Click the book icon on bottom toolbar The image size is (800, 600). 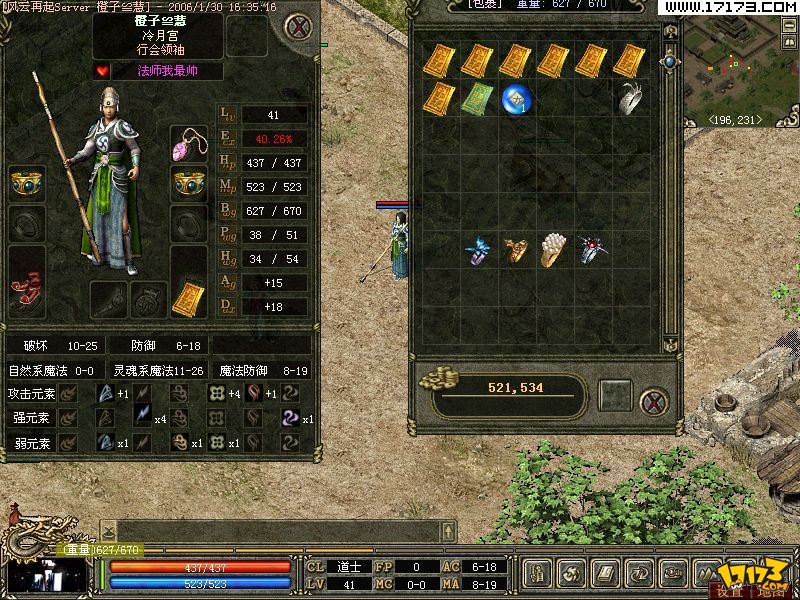(605, 573)
